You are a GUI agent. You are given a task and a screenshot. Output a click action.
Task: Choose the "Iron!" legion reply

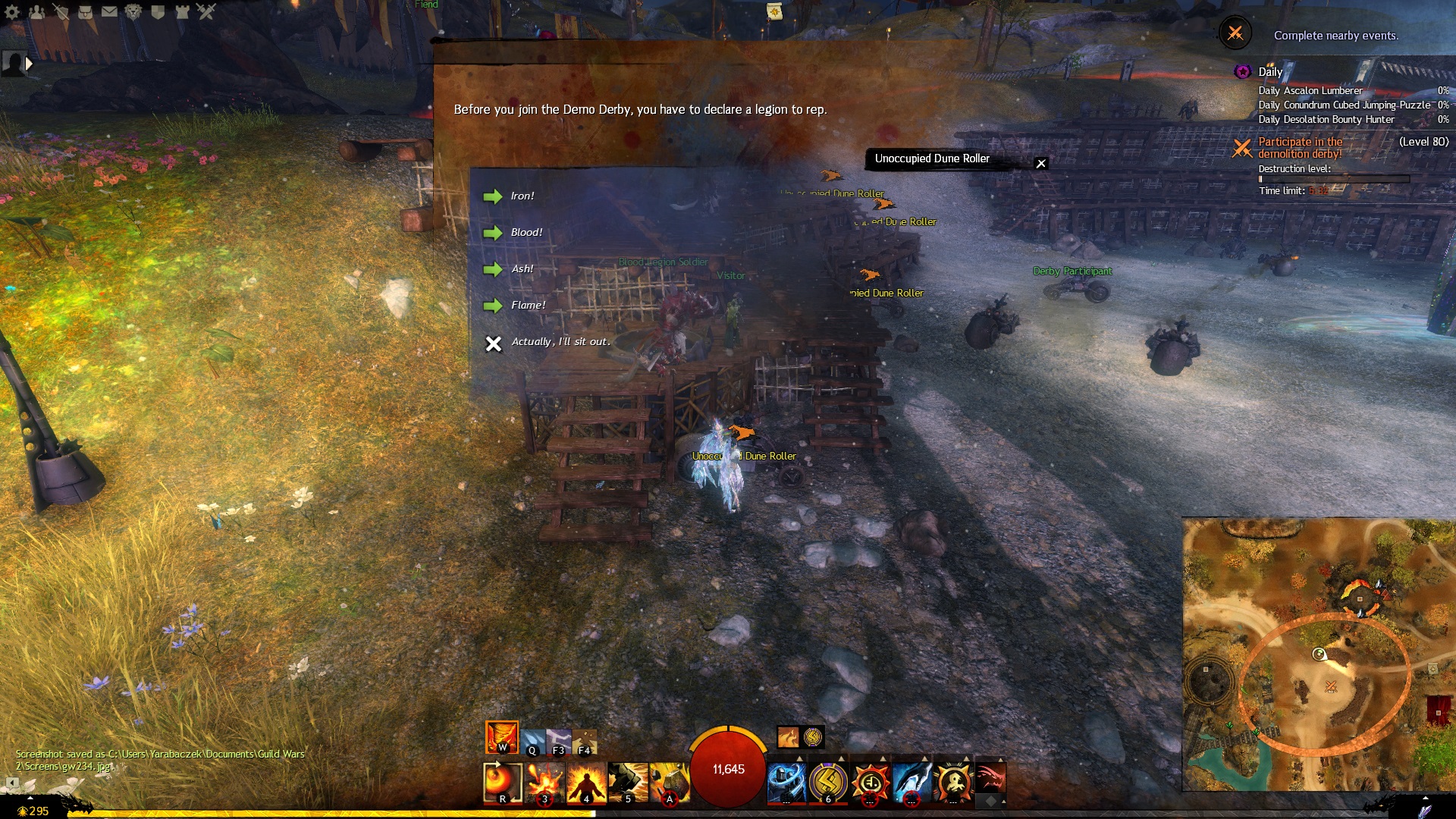(x=522, y=196)
